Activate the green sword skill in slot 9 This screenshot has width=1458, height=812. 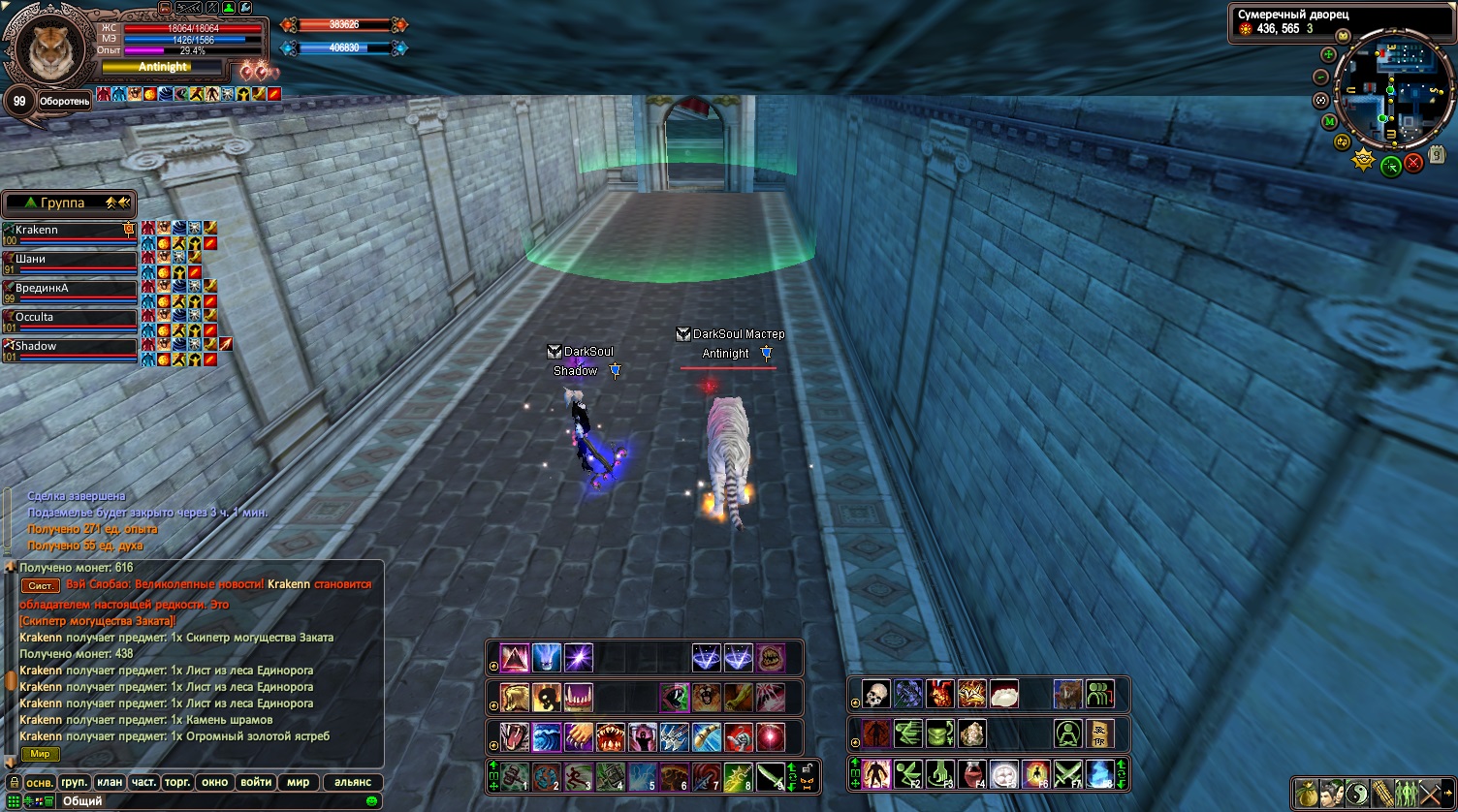(770, 776)
